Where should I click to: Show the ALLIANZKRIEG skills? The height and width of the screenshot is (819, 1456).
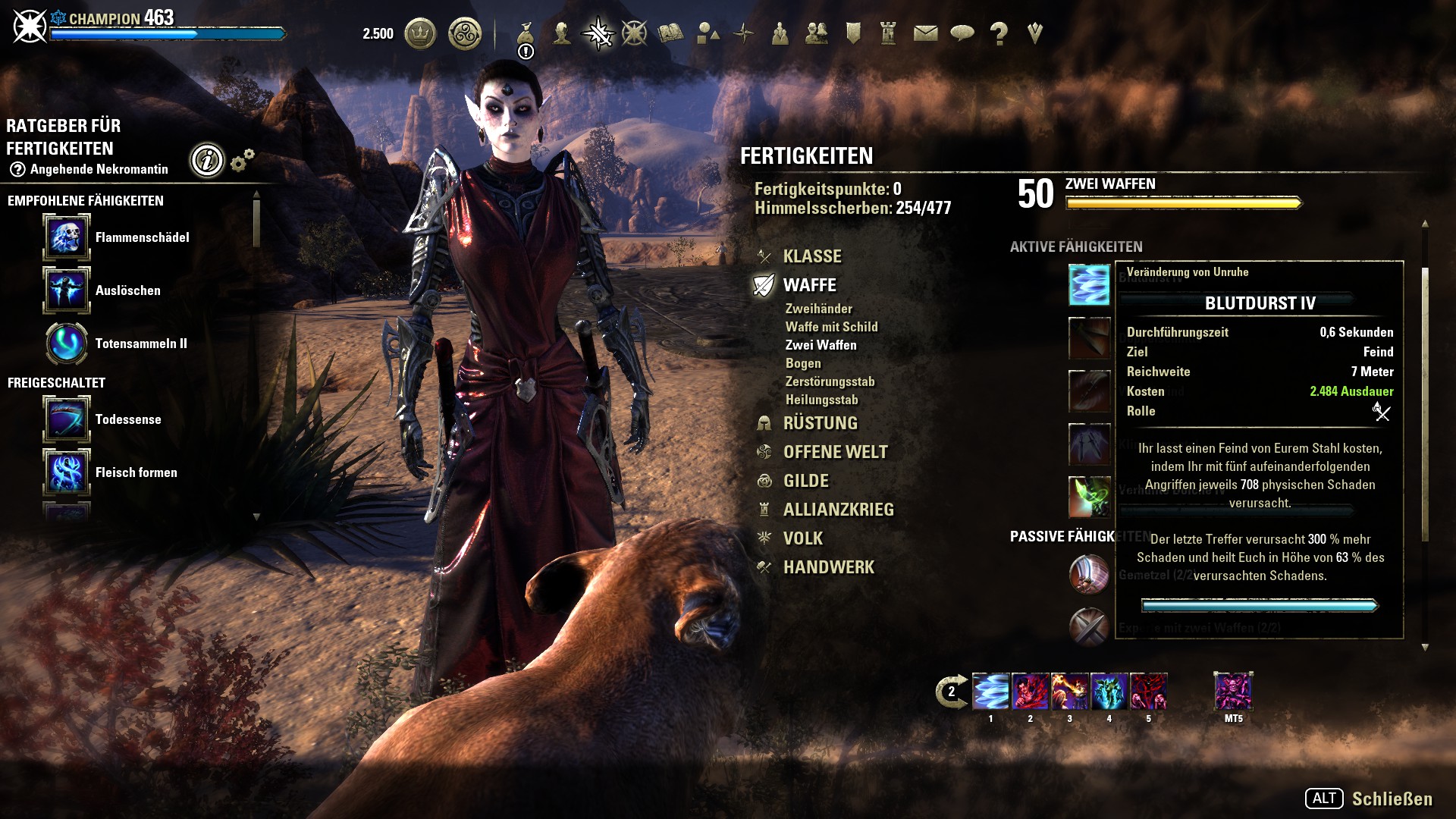coord(838,510)
